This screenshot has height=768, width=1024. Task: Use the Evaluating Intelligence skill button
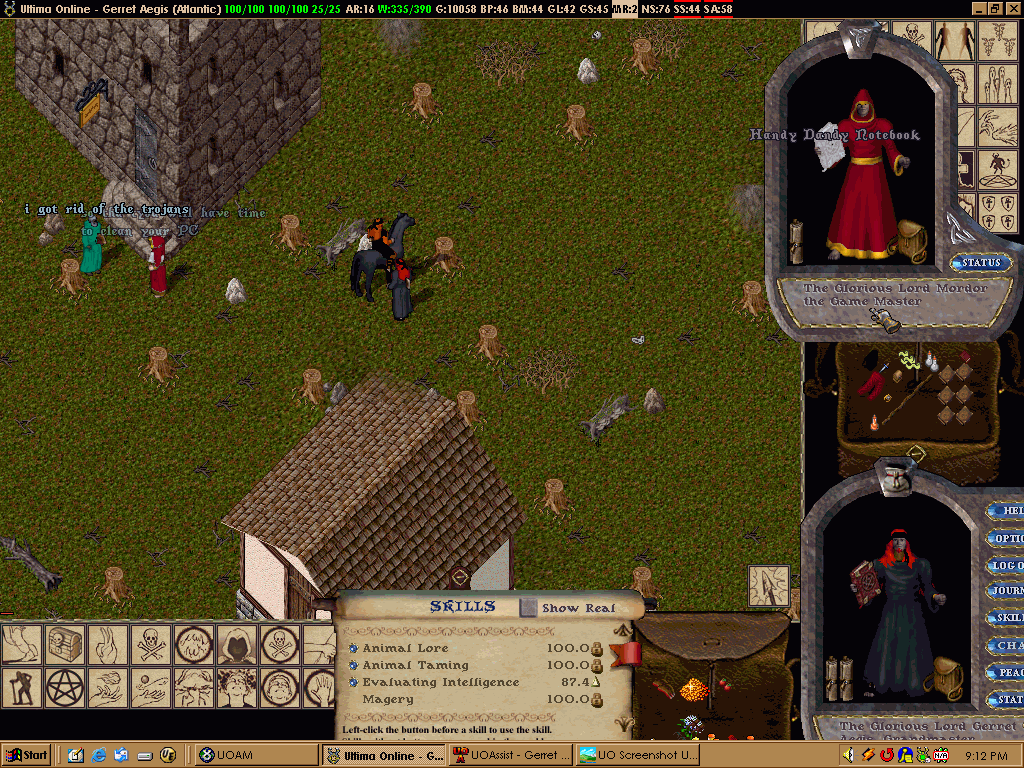coord(353,682)
